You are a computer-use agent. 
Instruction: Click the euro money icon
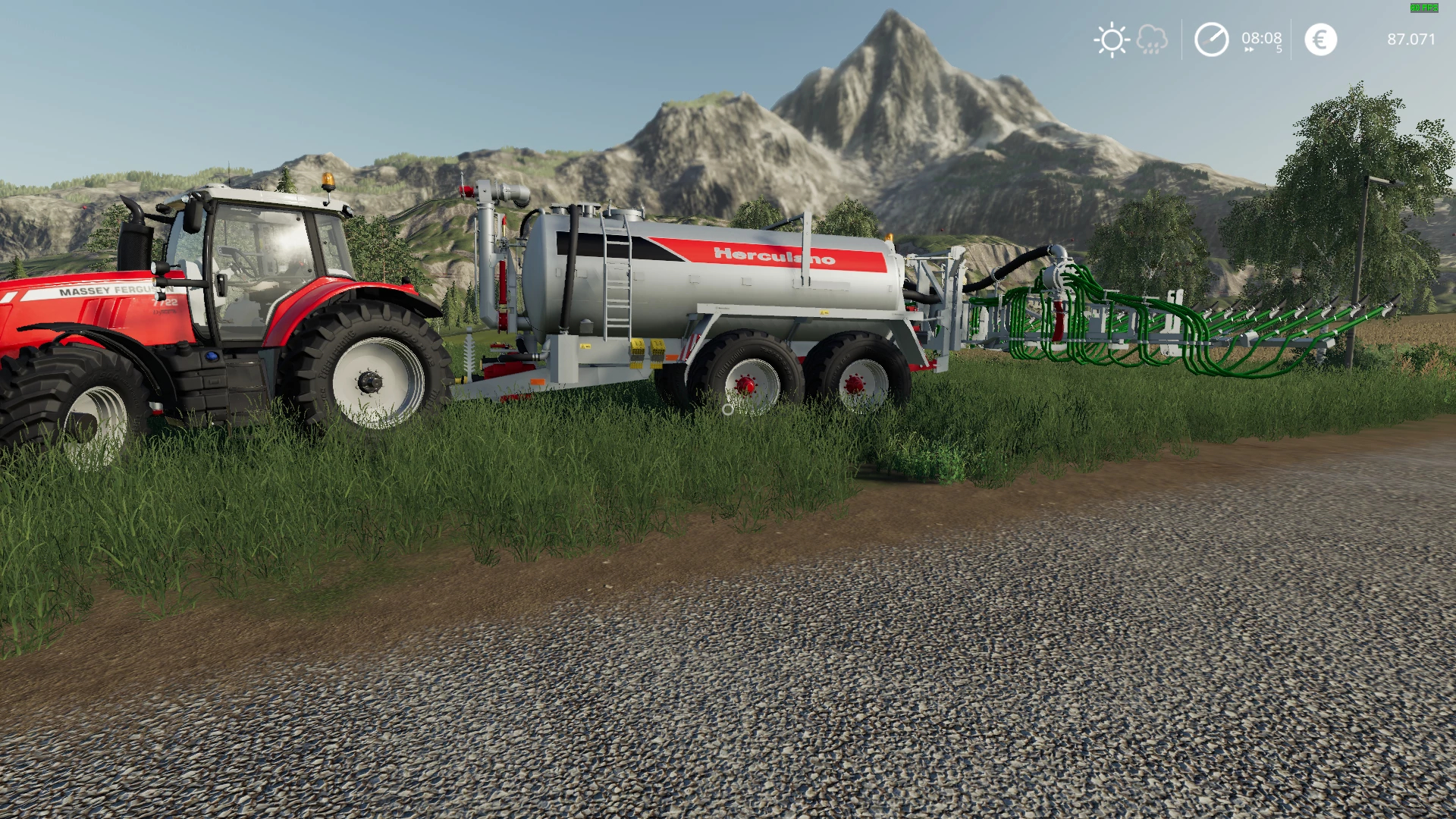[x=1320, y=39]
